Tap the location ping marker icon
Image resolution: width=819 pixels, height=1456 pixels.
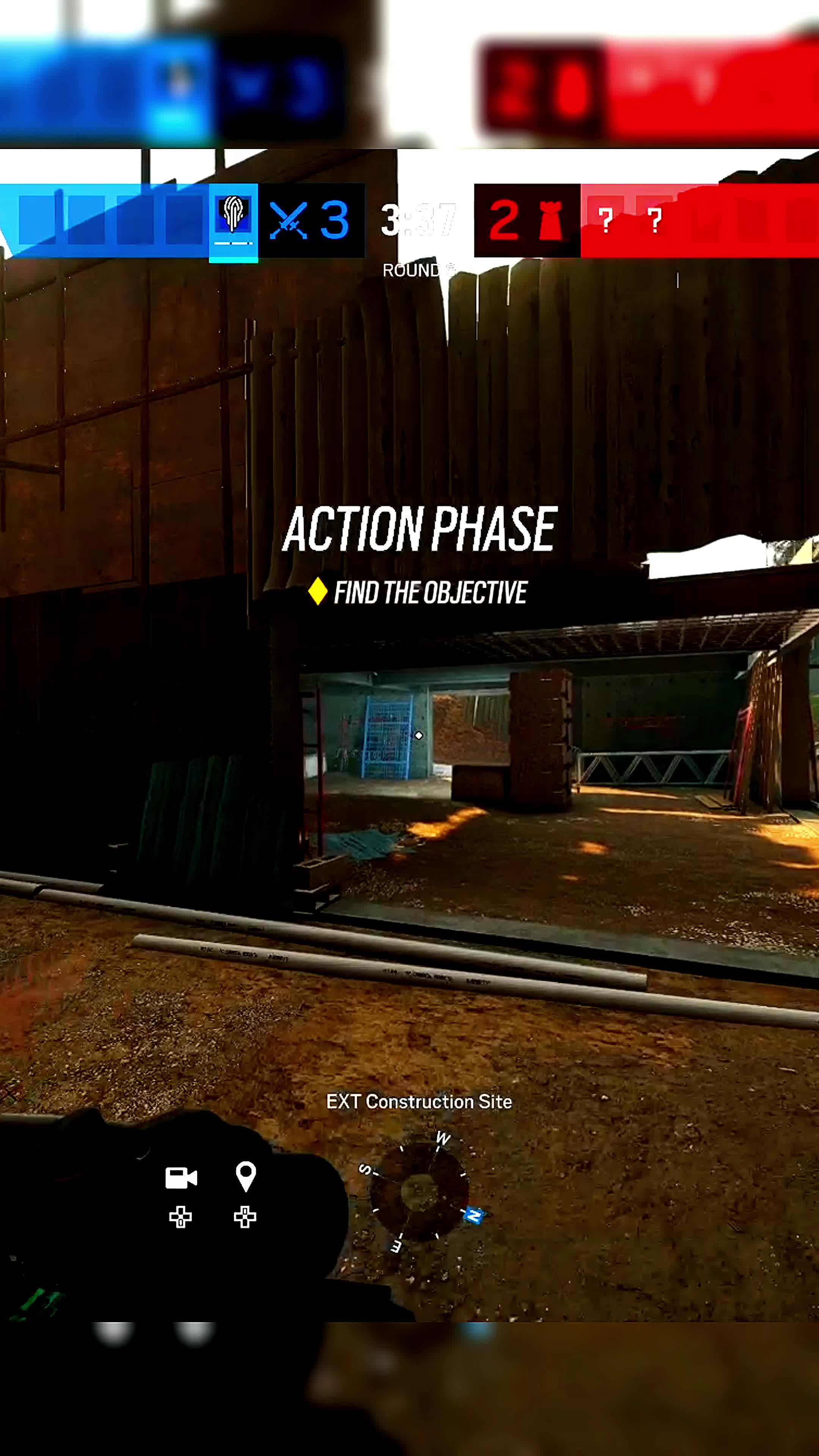tap(245, 1176)
